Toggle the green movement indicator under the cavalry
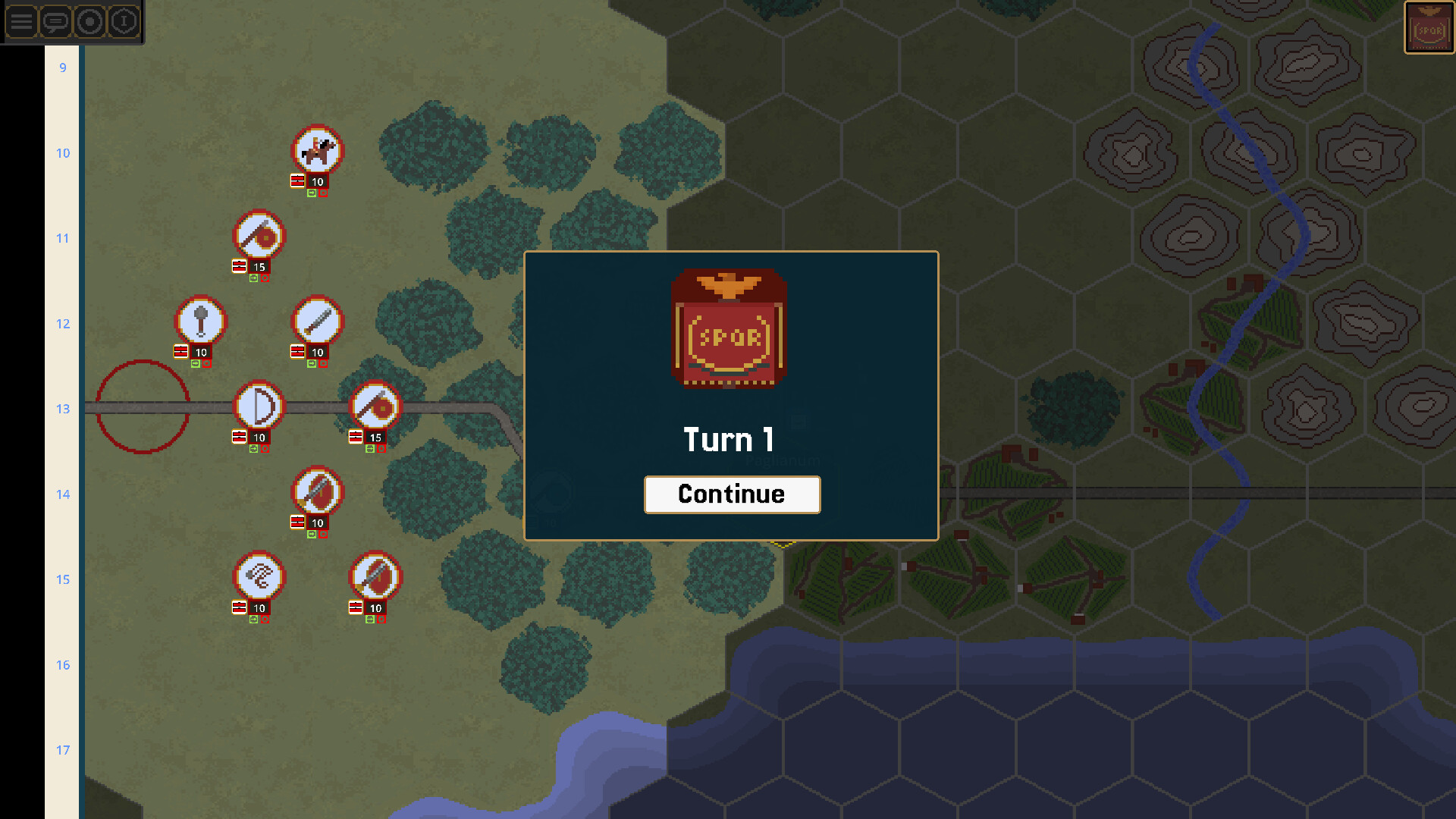 point(310,193)
